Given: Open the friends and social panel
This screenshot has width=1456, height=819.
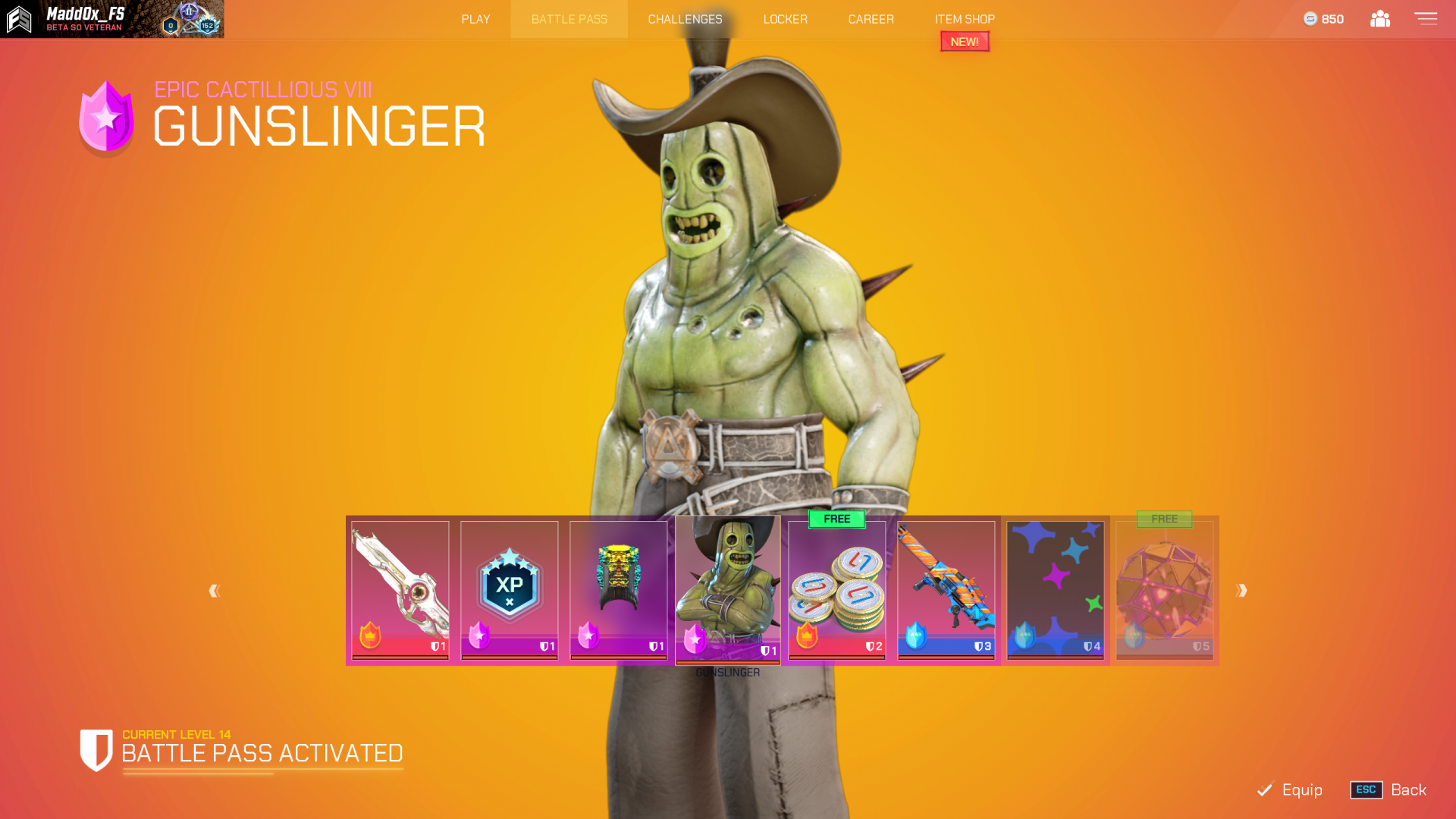Looking at the screenshot, I should [x=1380, y=19].
